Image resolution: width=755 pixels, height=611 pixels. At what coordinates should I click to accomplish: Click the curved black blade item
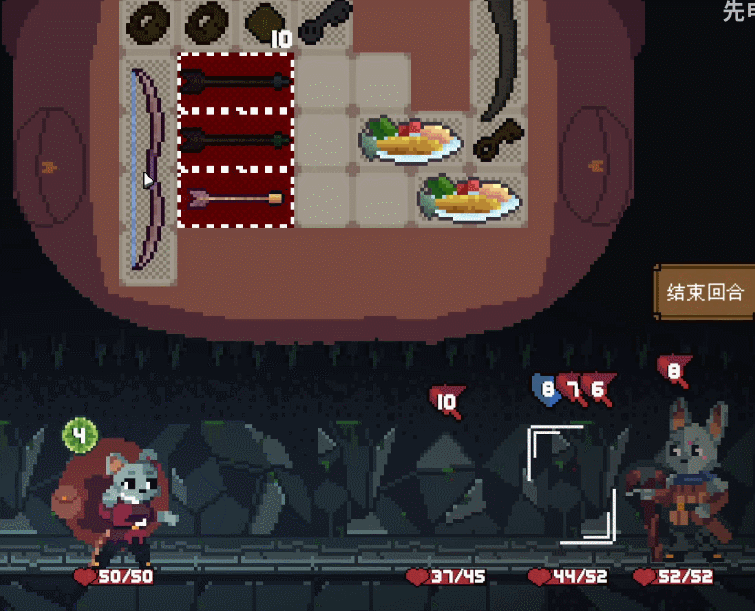click(497, 50)
